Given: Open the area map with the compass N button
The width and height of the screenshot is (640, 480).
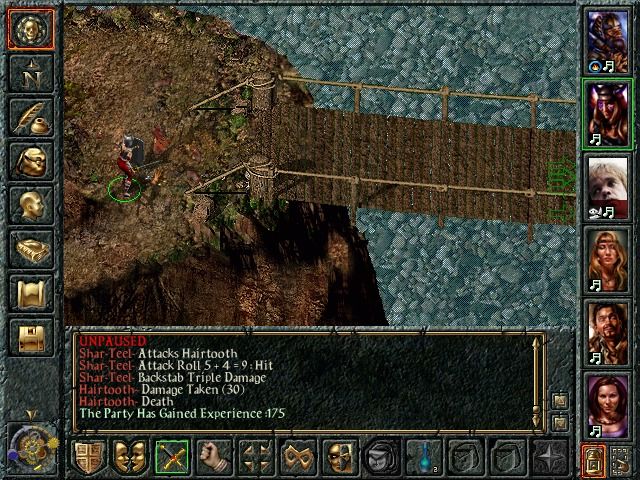Looking at the screenshot, I should point(31,72).
